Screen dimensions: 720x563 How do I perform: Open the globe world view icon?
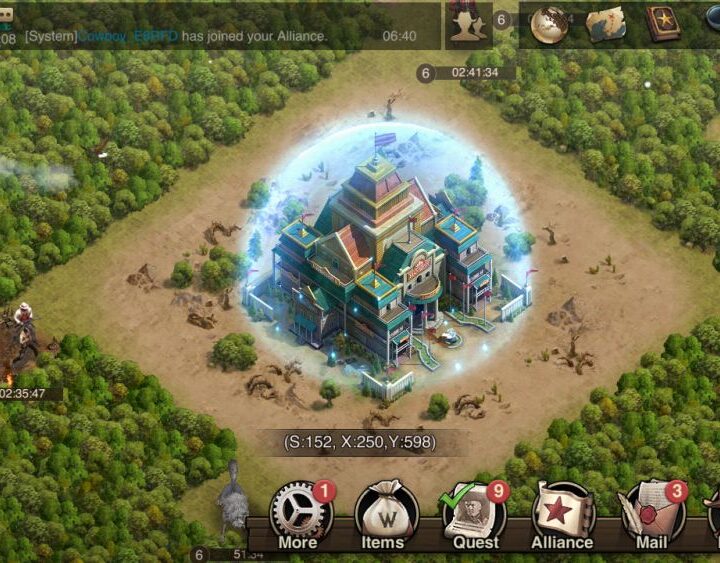549,25
